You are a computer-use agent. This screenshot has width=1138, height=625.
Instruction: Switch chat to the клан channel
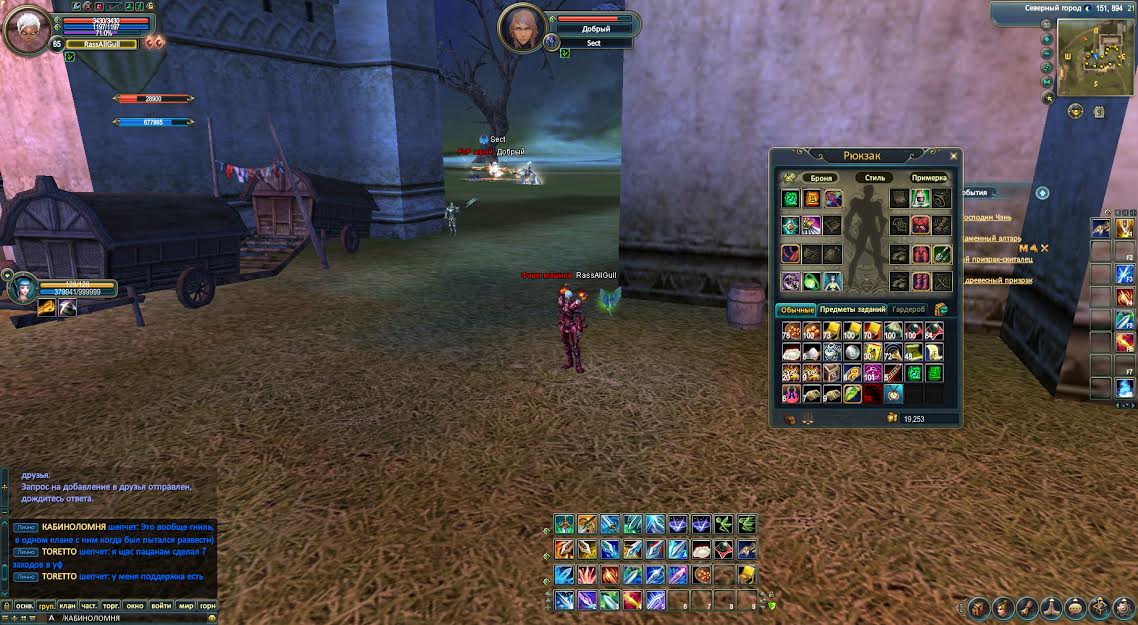pyautogui.click(x=67, y=606)
